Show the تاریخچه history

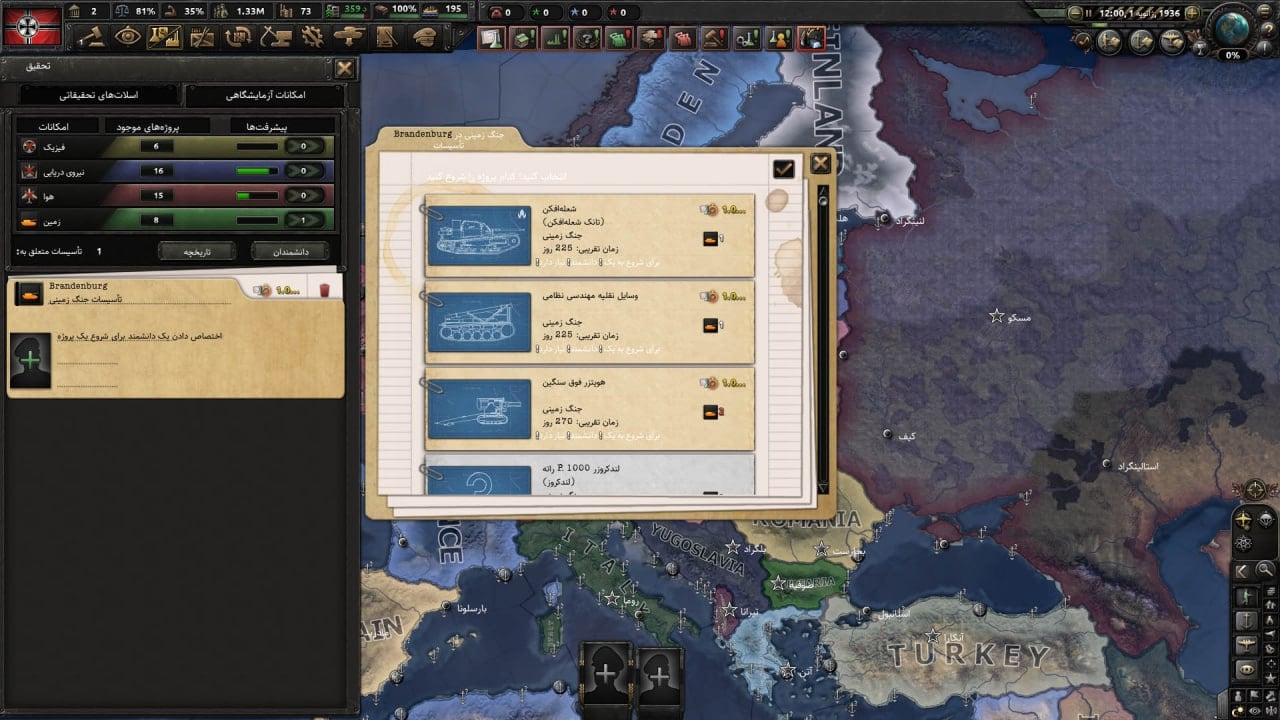195,252
